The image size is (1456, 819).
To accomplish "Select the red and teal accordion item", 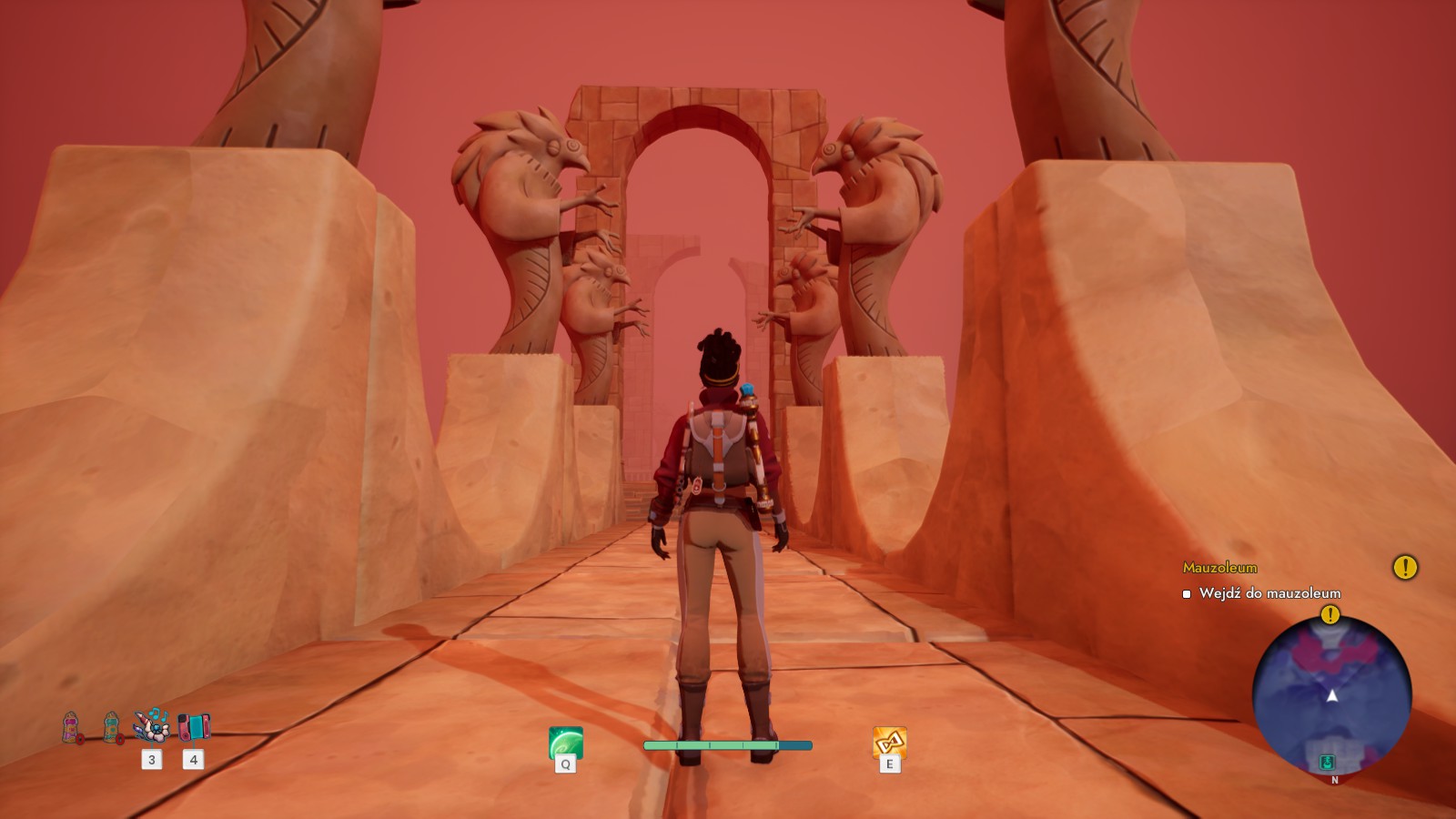I will point(193,726).
